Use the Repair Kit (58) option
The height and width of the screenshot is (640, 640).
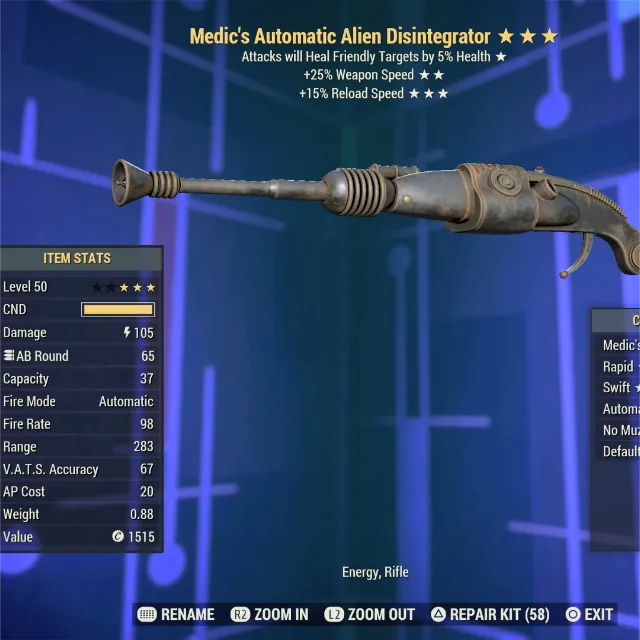pos(491,614)
